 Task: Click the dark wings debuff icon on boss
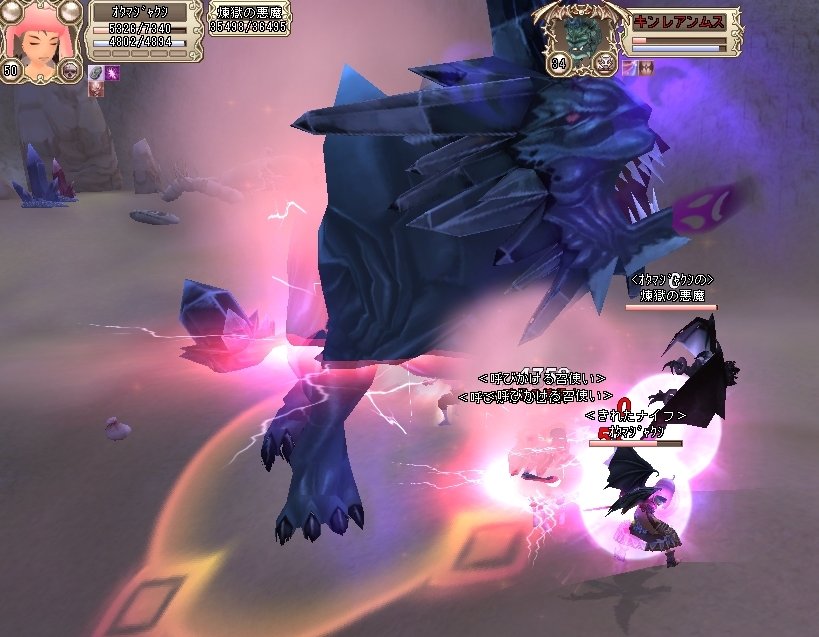click(x=645, y=67)
